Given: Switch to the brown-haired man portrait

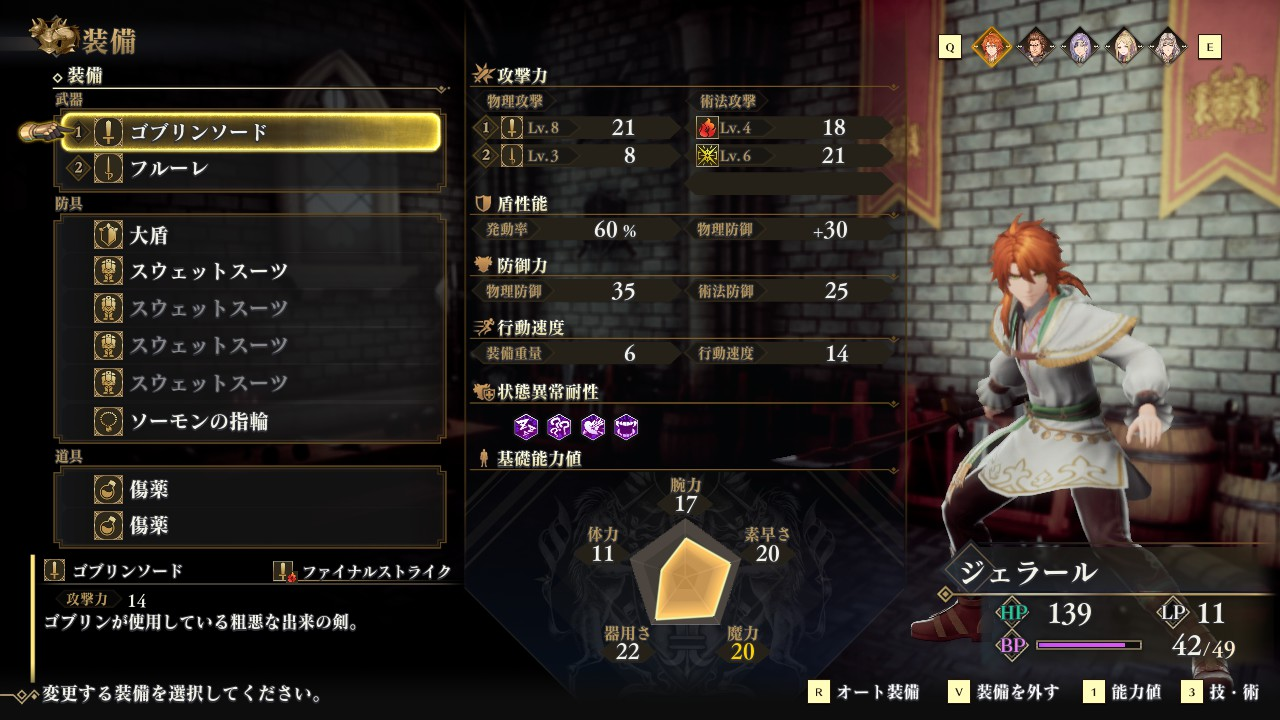Looking at the screenshot, I should pos(1035,46).
